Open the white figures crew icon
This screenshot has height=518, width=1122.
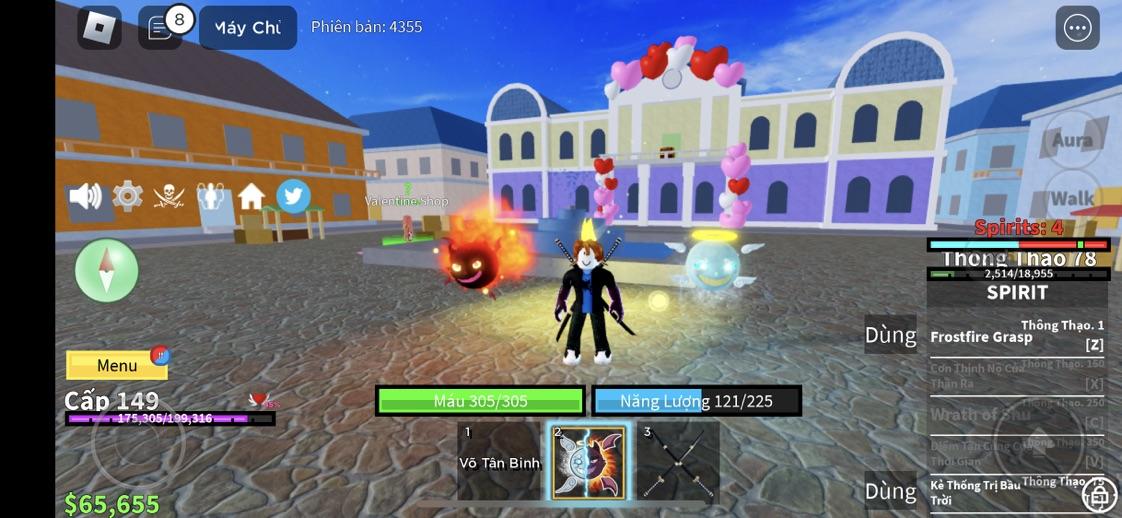pyautogui.click(x=210, y=196)
